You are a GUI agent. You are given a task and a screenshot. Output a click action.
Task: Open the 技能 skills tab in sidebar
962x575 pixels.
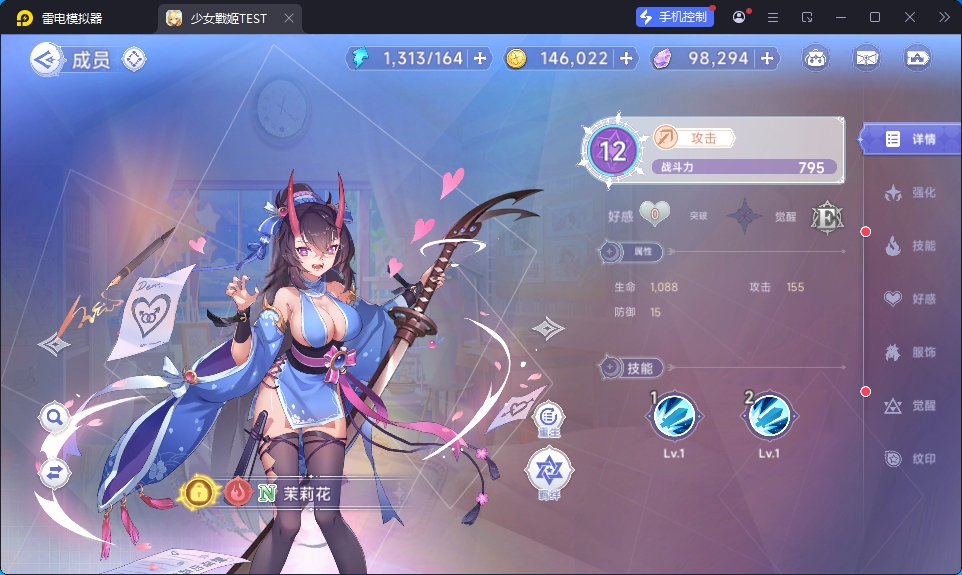[x=910, y=246]
